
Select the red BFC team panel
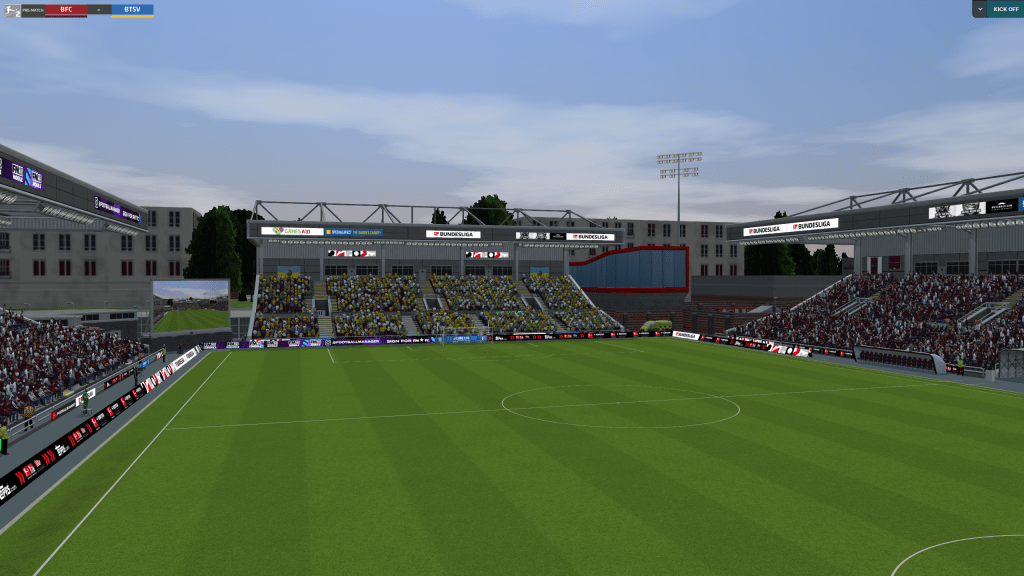tap(65, 9)
